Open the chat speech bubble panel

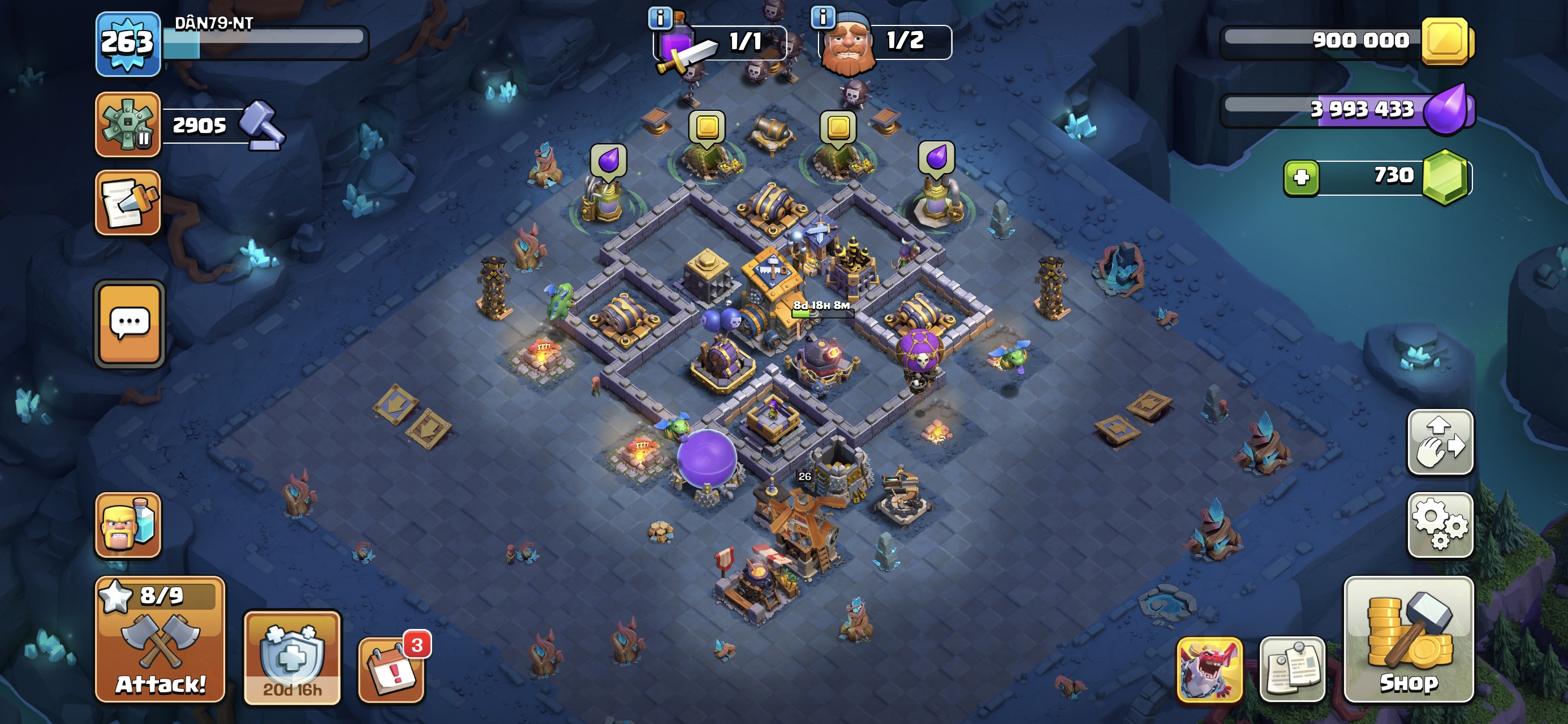(129, 324)
